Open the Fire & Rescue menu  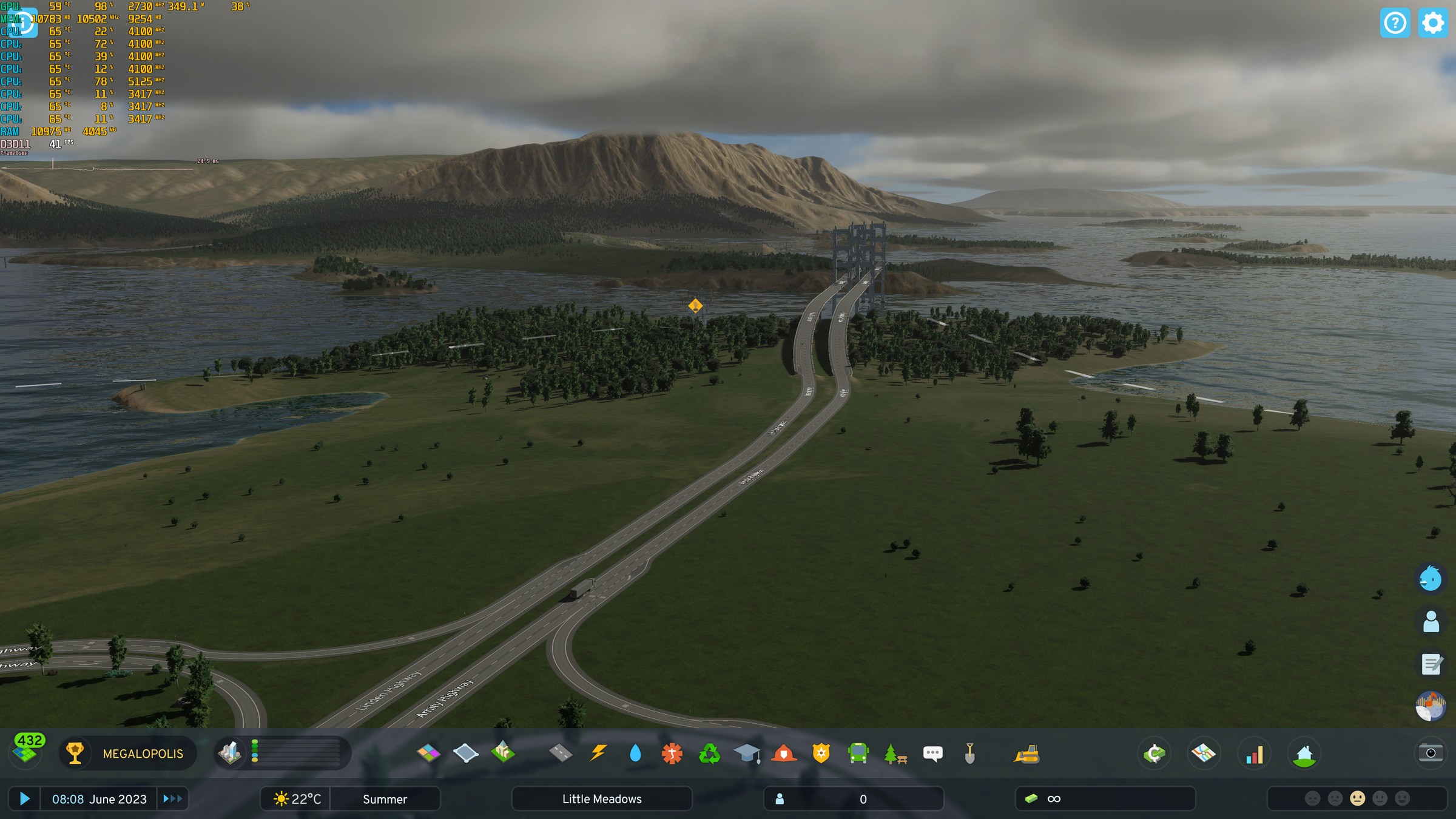(x=783, y=753)
